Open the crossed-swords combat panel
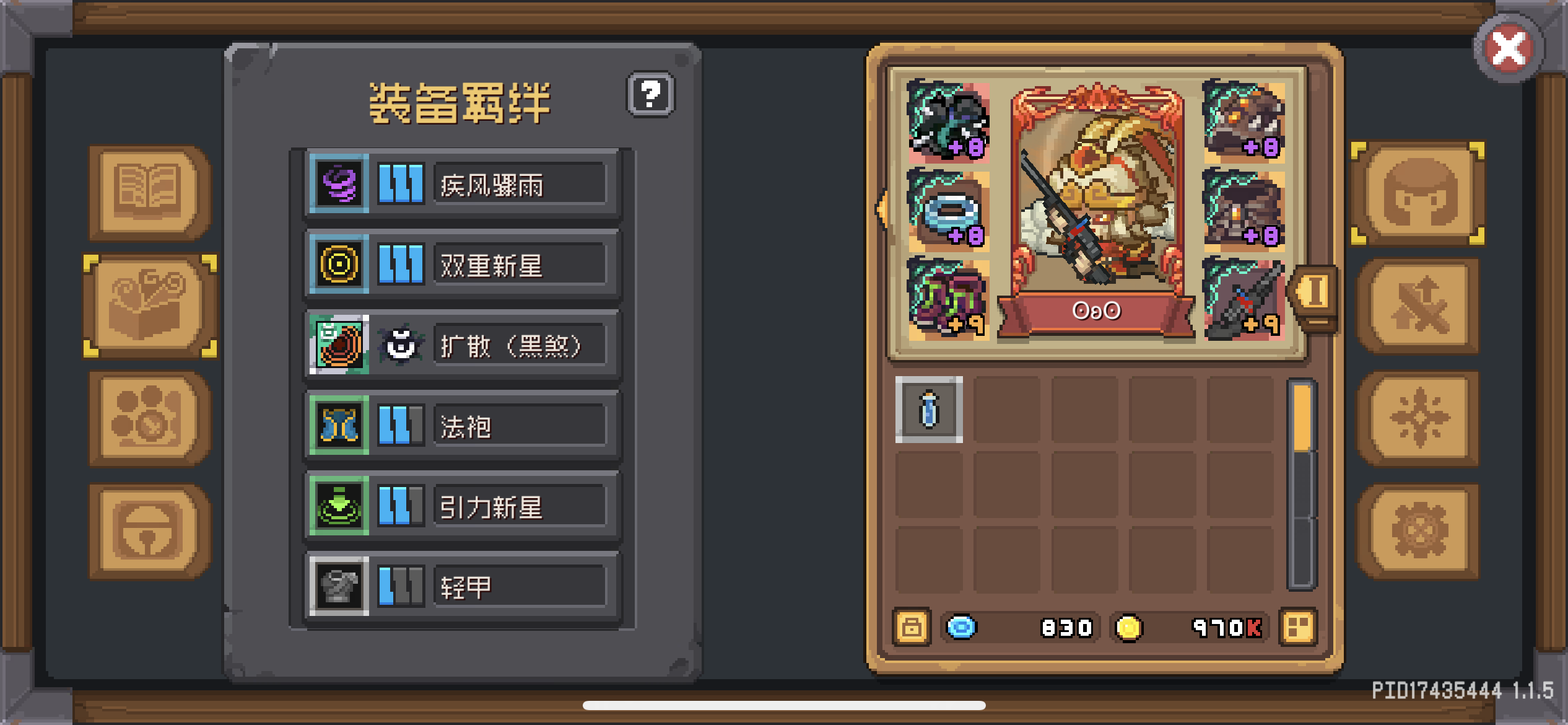The image size is (1568, 725). pyautogui.click(x=1418, y=307)
